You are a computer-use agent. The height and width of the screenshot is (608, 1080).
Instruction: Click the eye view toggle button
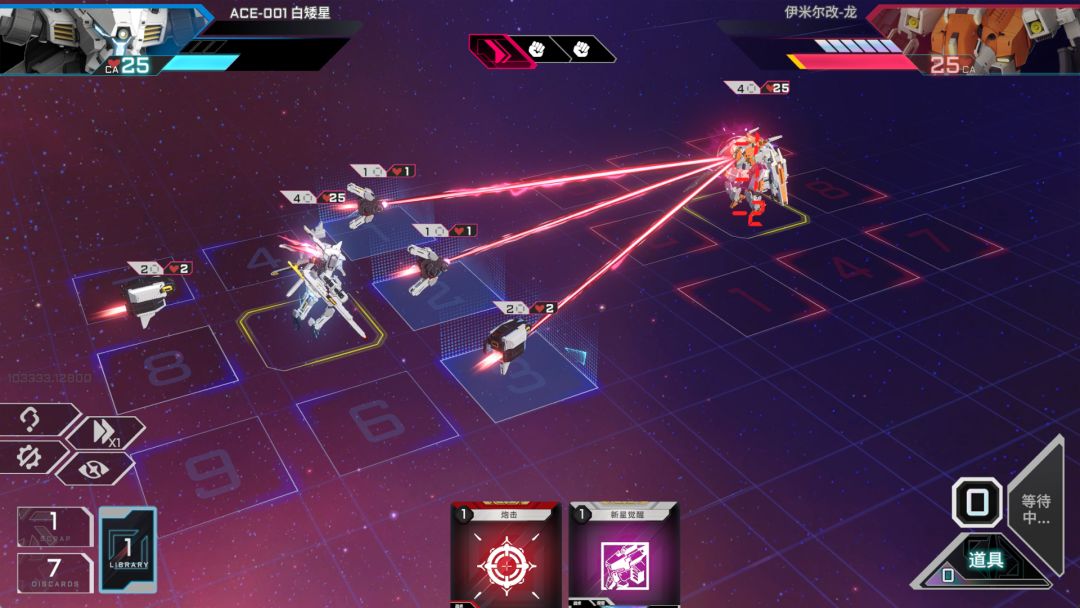pyautogui.click(x=94, y=467)
